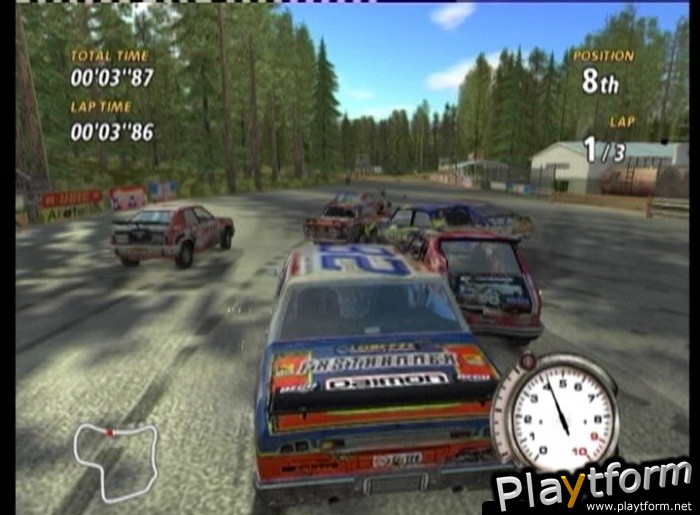Click the track outline minimap

click(115, 459)
